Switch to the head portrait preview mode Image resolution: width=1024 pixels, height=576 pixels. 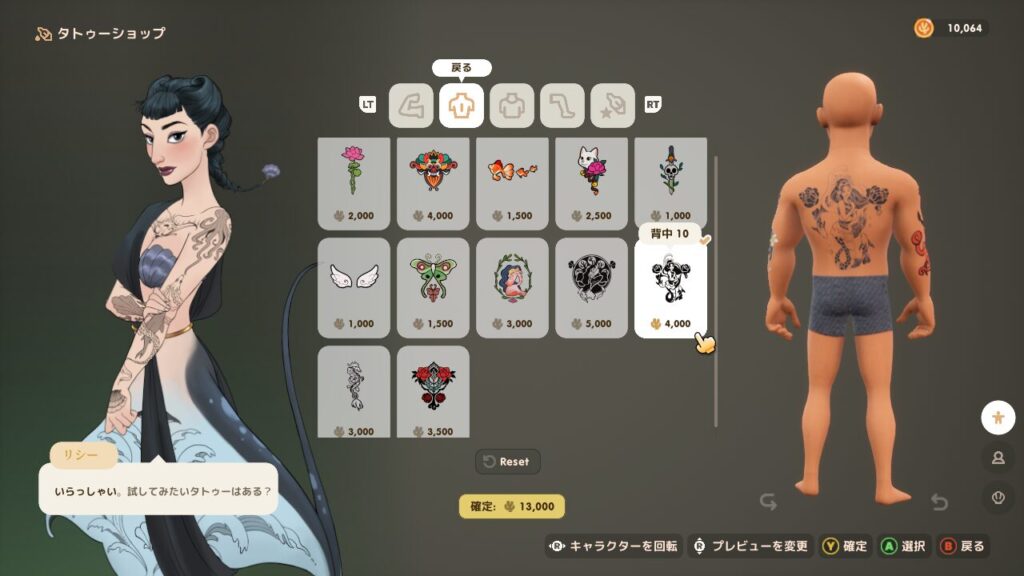point(997,457)
